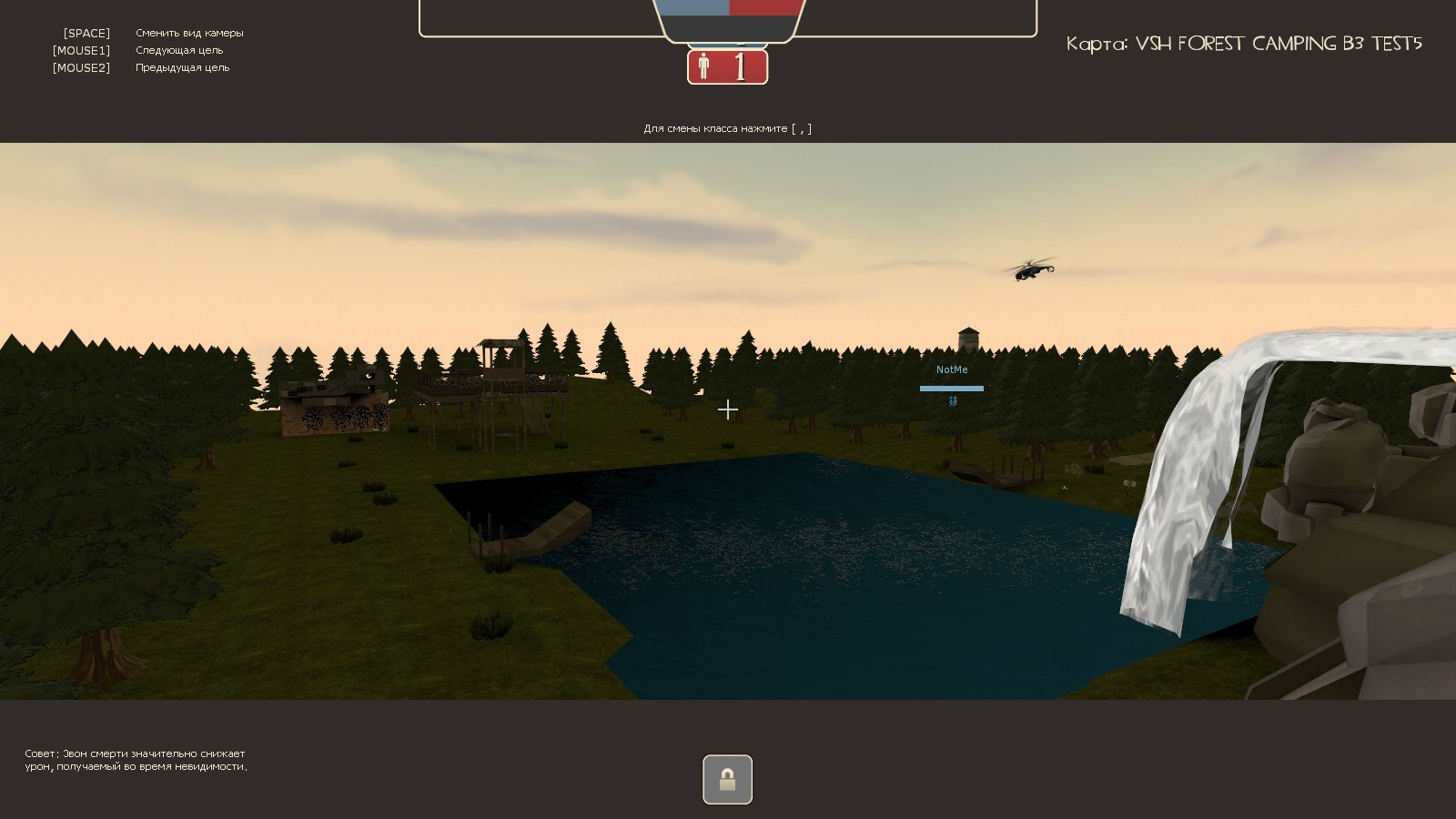Screen dimensions: 1456x819
Task: Click the class change hint message
Action: (727, 128)
